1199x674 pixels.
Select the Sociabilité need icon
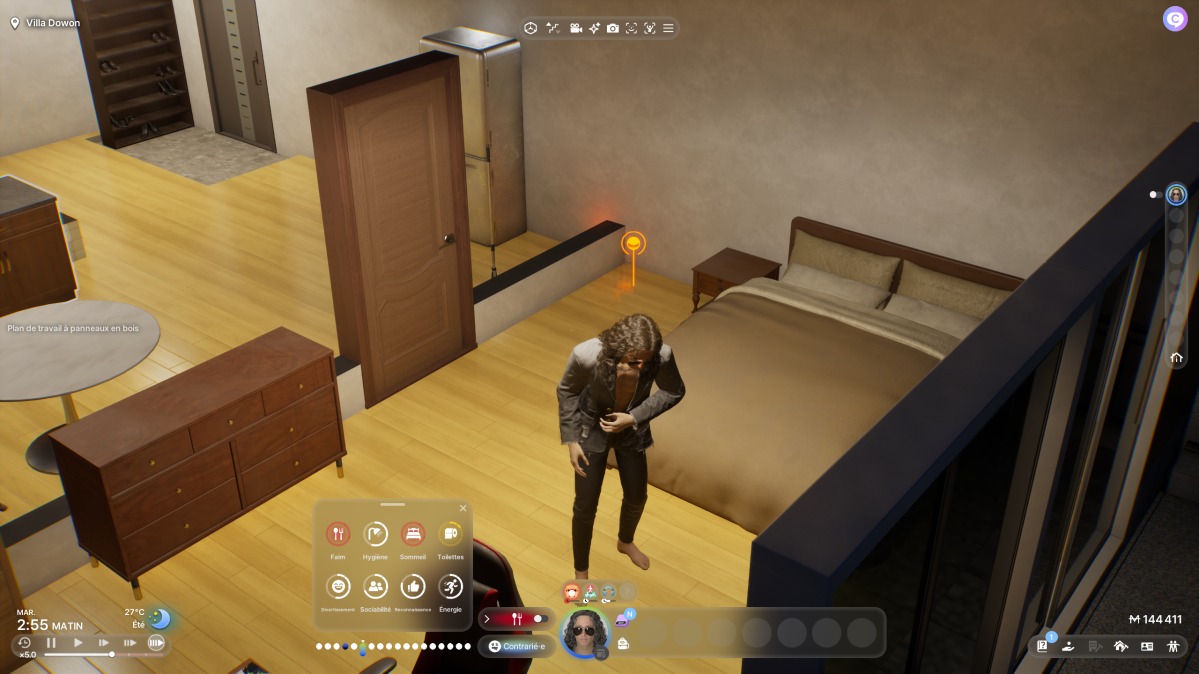pos(375,586)
